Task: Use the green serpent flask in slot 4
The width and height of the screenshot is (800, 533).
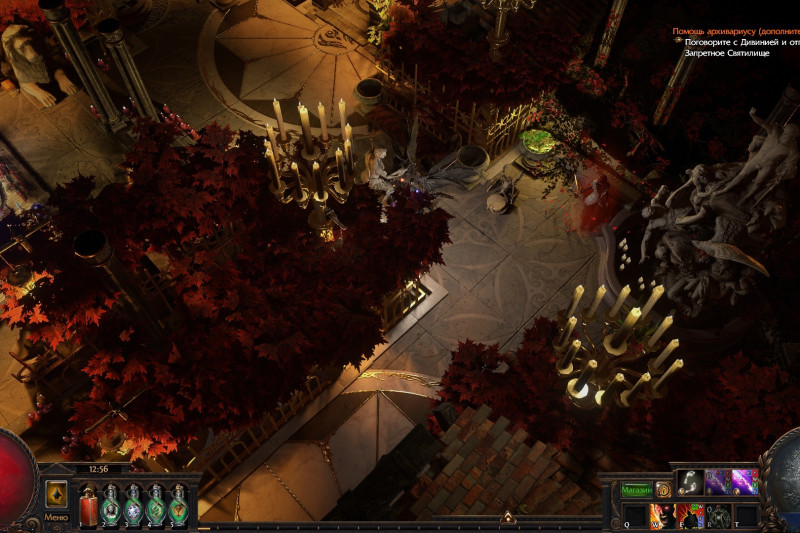Action: click(x=156, y=505)
